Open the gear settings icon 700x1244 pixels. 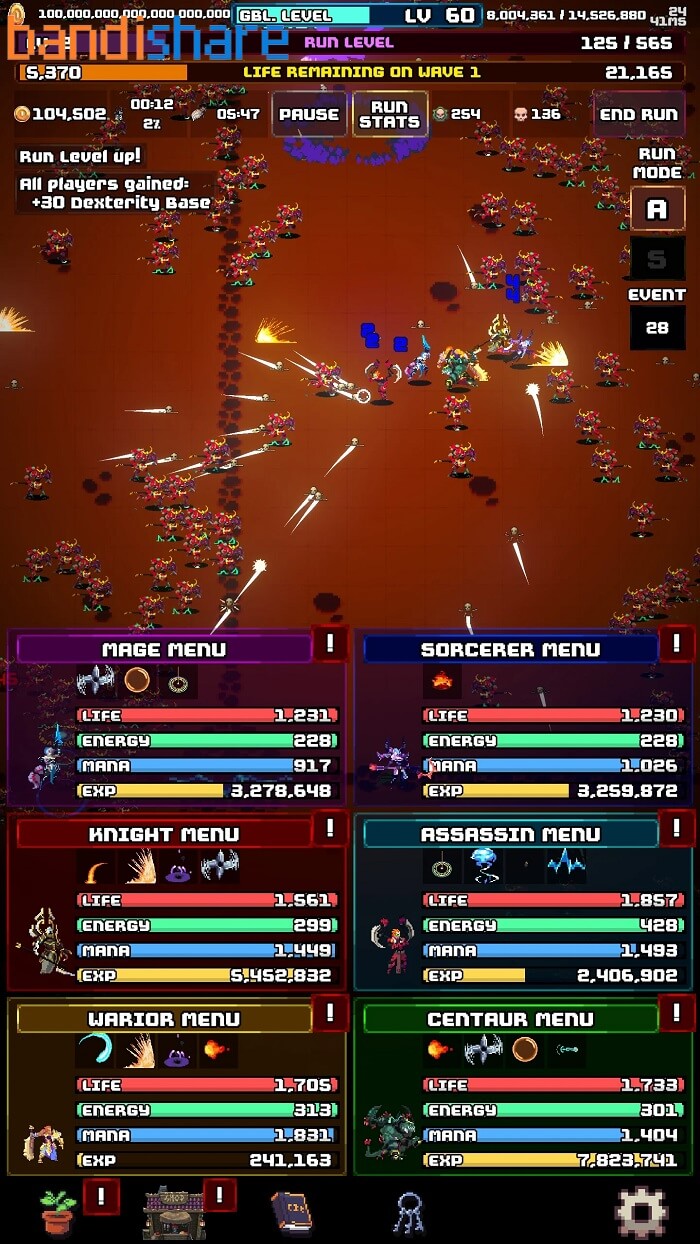coord(641,1211)
